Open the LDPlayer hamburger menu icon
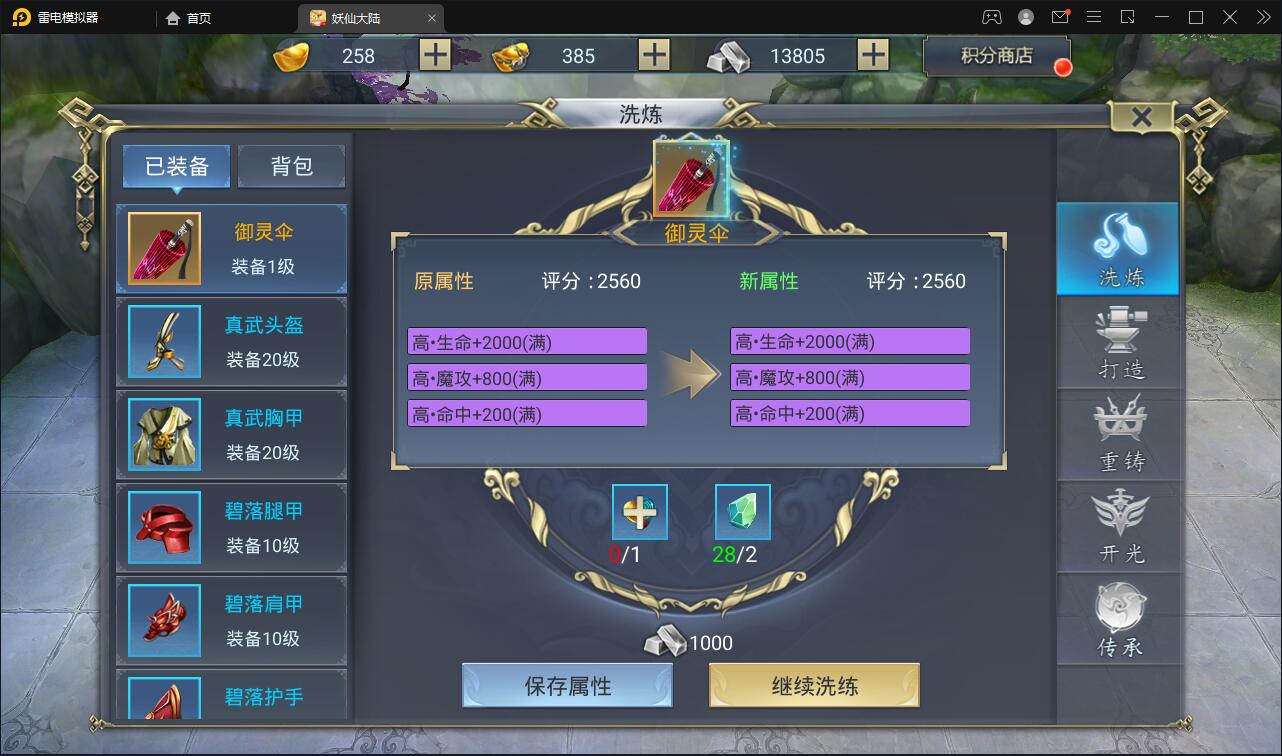The width and height of the screenshot is (1282, 756). [1094, 16]
